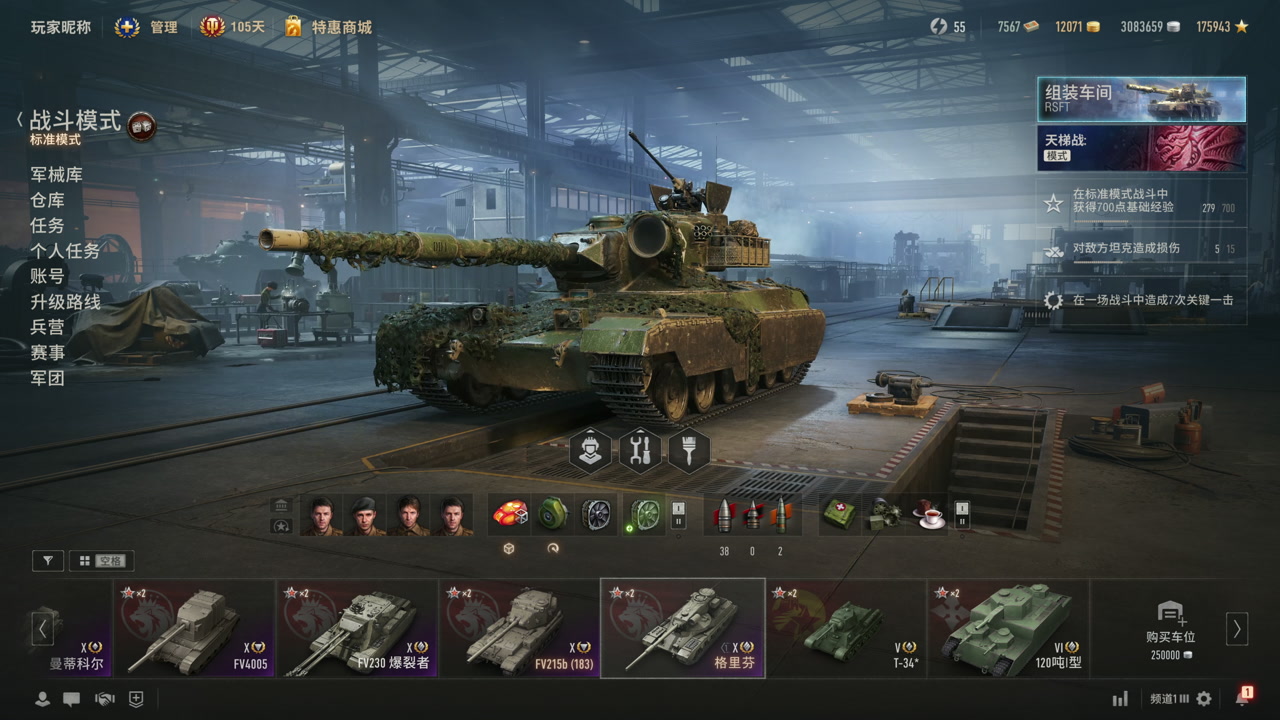
Task: Select 个人任务 personal missions
Action: click(65, 251)
